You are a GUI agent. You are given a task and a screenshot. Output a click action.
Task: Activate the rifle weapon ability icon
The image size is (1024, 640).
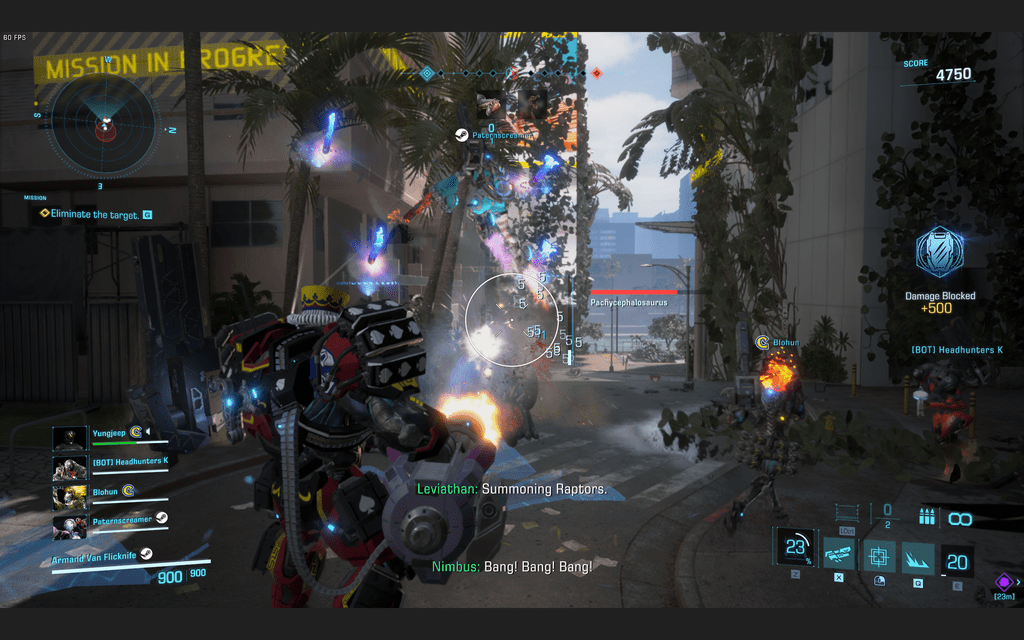pyautogui.click(x=838, y=557)
